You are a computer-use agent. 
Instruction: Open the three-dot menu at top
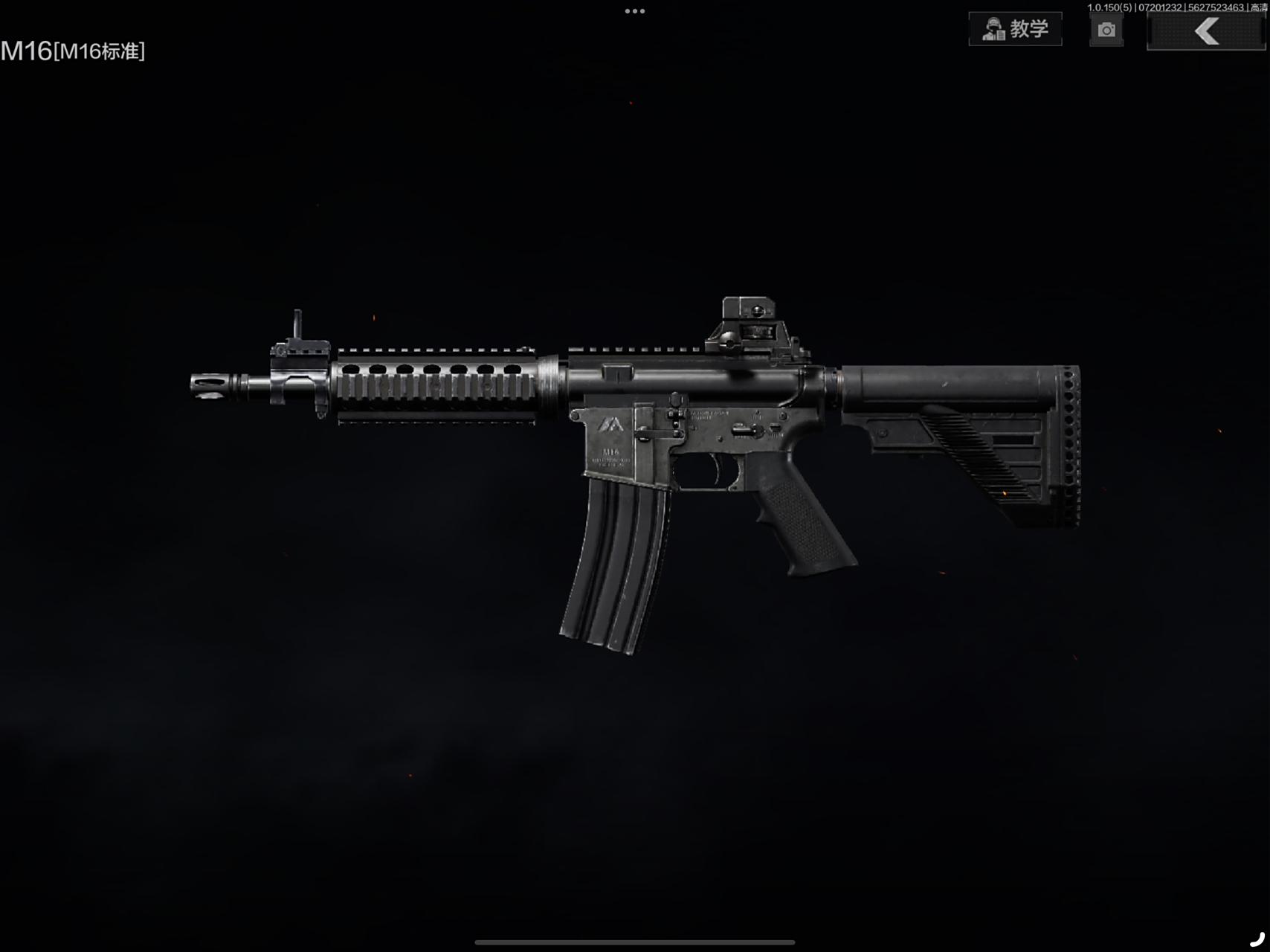pos(634,11)
